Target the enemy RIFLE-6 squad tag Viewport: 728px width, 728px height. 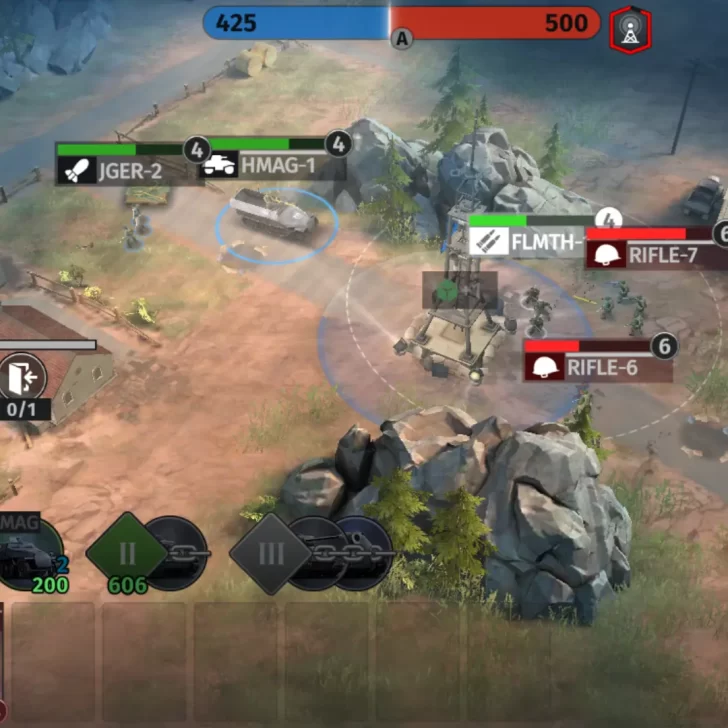[x=597, y=366]
